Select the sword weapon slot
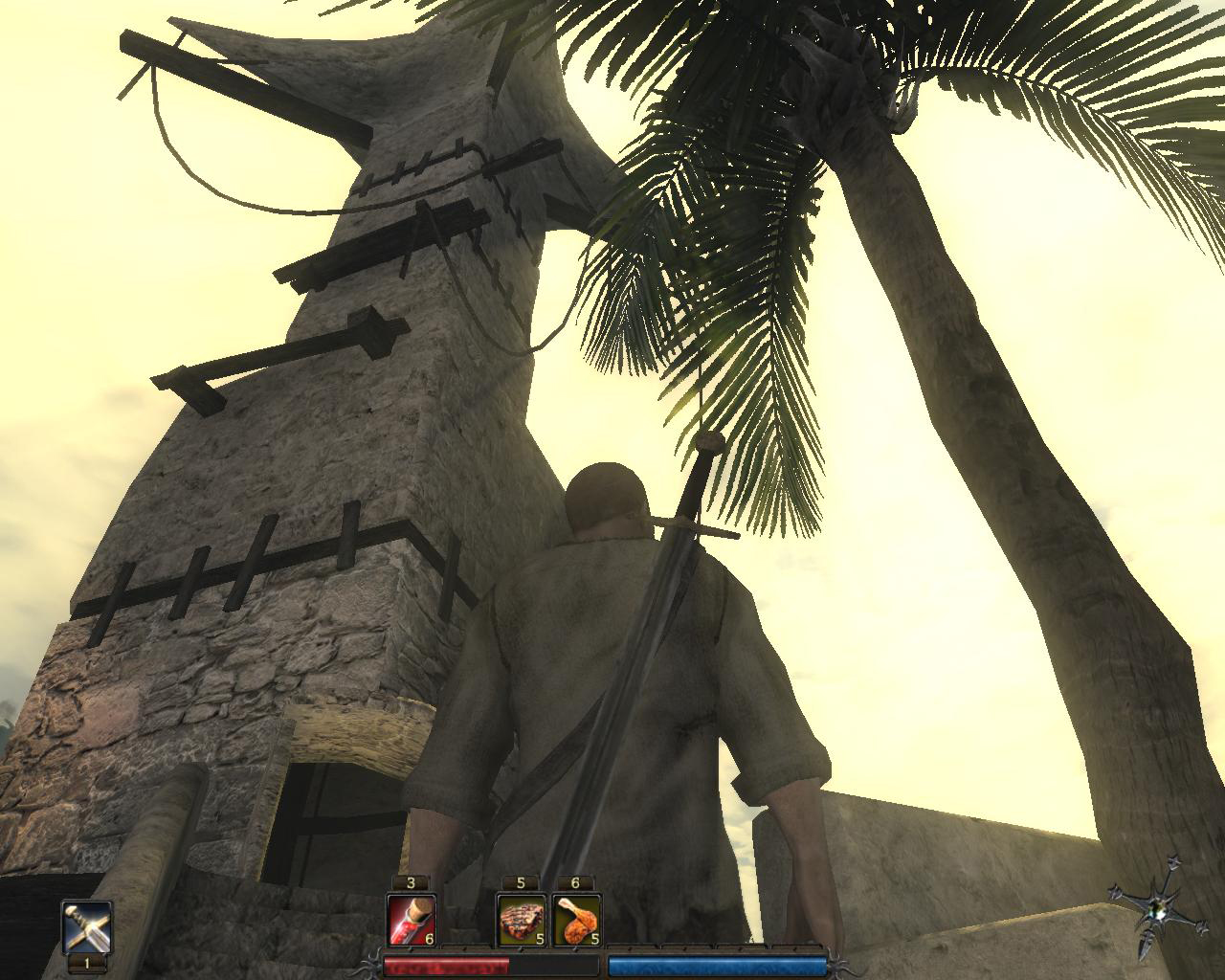This screenshot has height=980, width=1225. click(x=87, y=925)
